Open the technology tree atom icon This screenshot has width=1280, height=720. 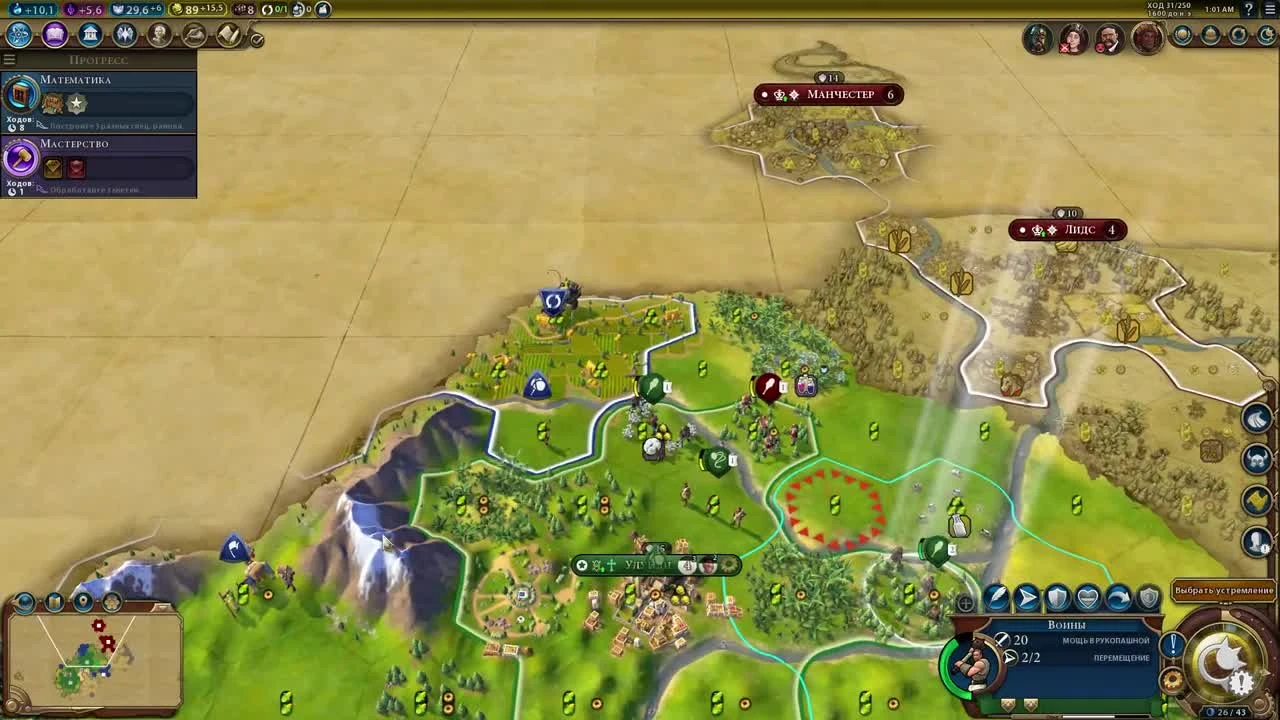pos(16,34)
